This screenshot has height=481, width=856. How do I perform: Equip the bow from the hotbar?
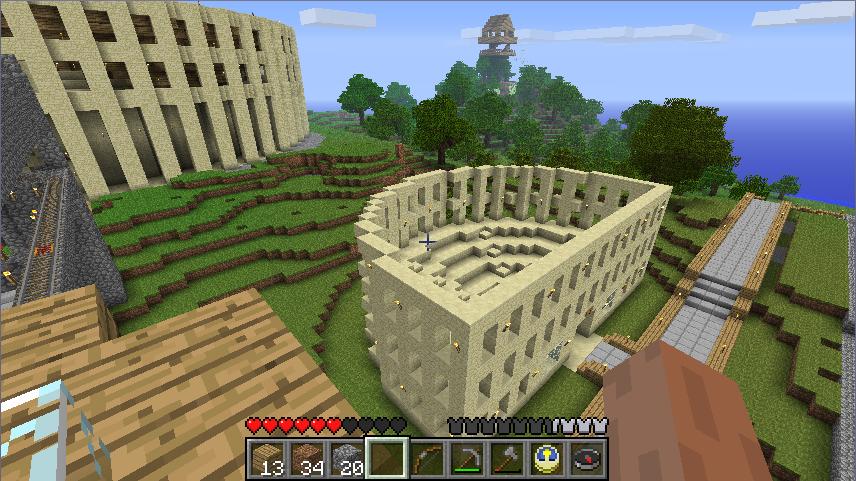[426, 459]
